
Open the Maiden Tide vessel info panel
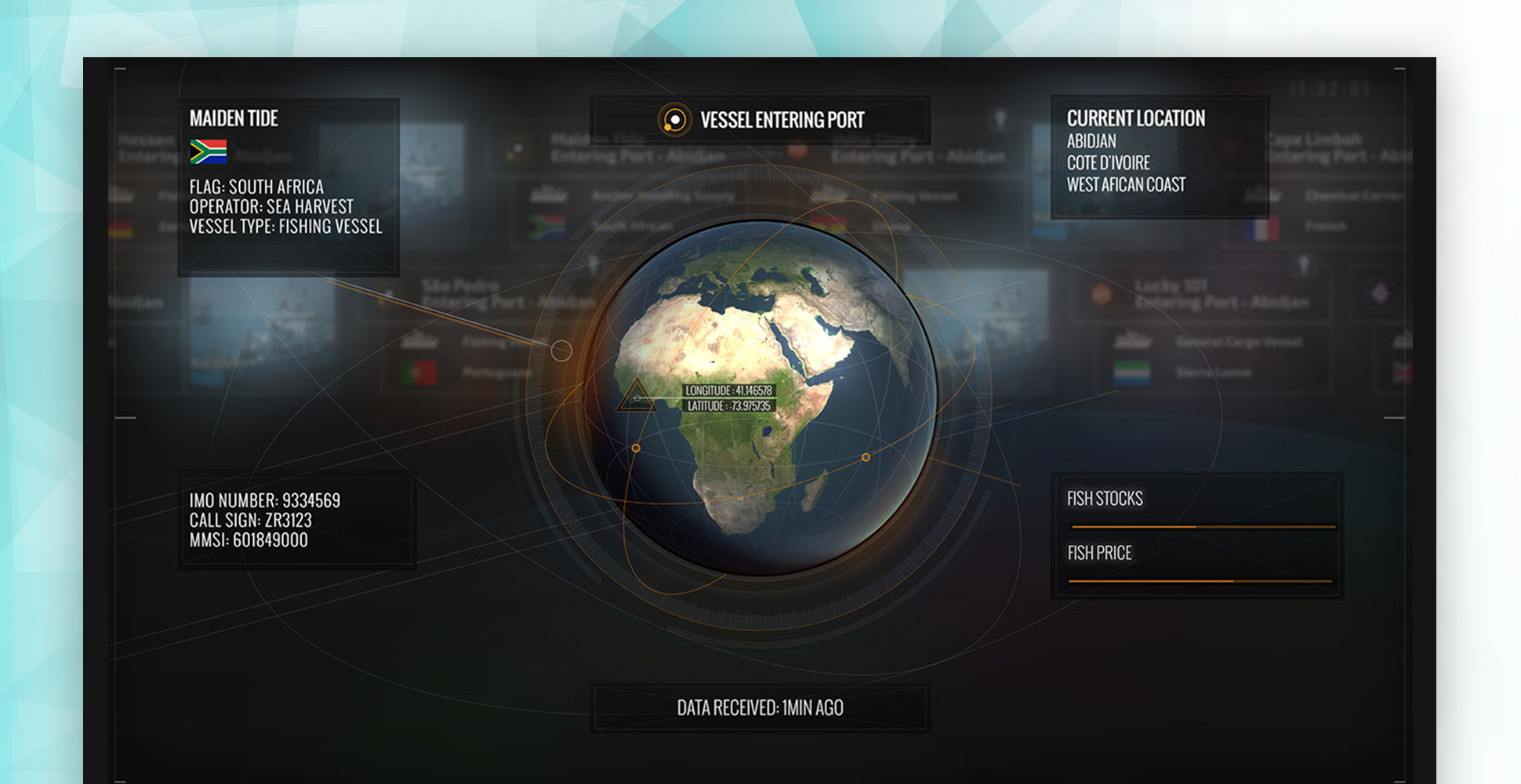click(289, 187)
